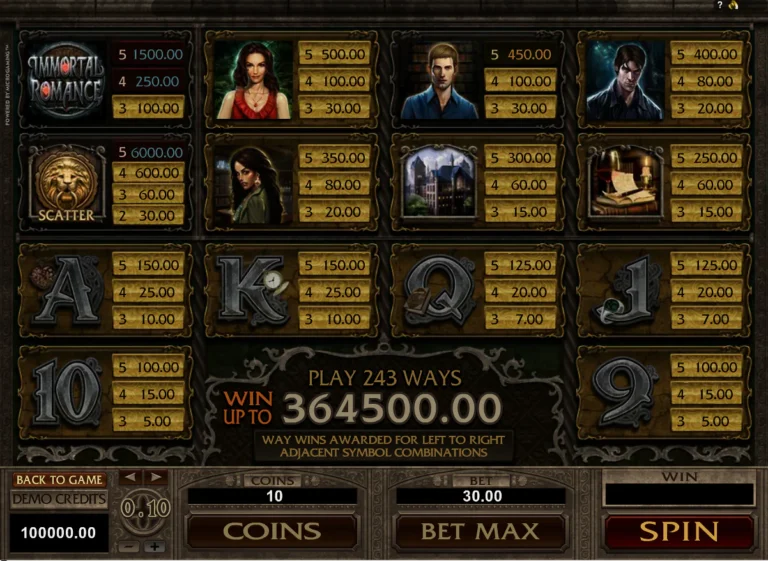The image size is (768, 561).
Task: Increase coin size with the plus button
Action: pos(154,547)
